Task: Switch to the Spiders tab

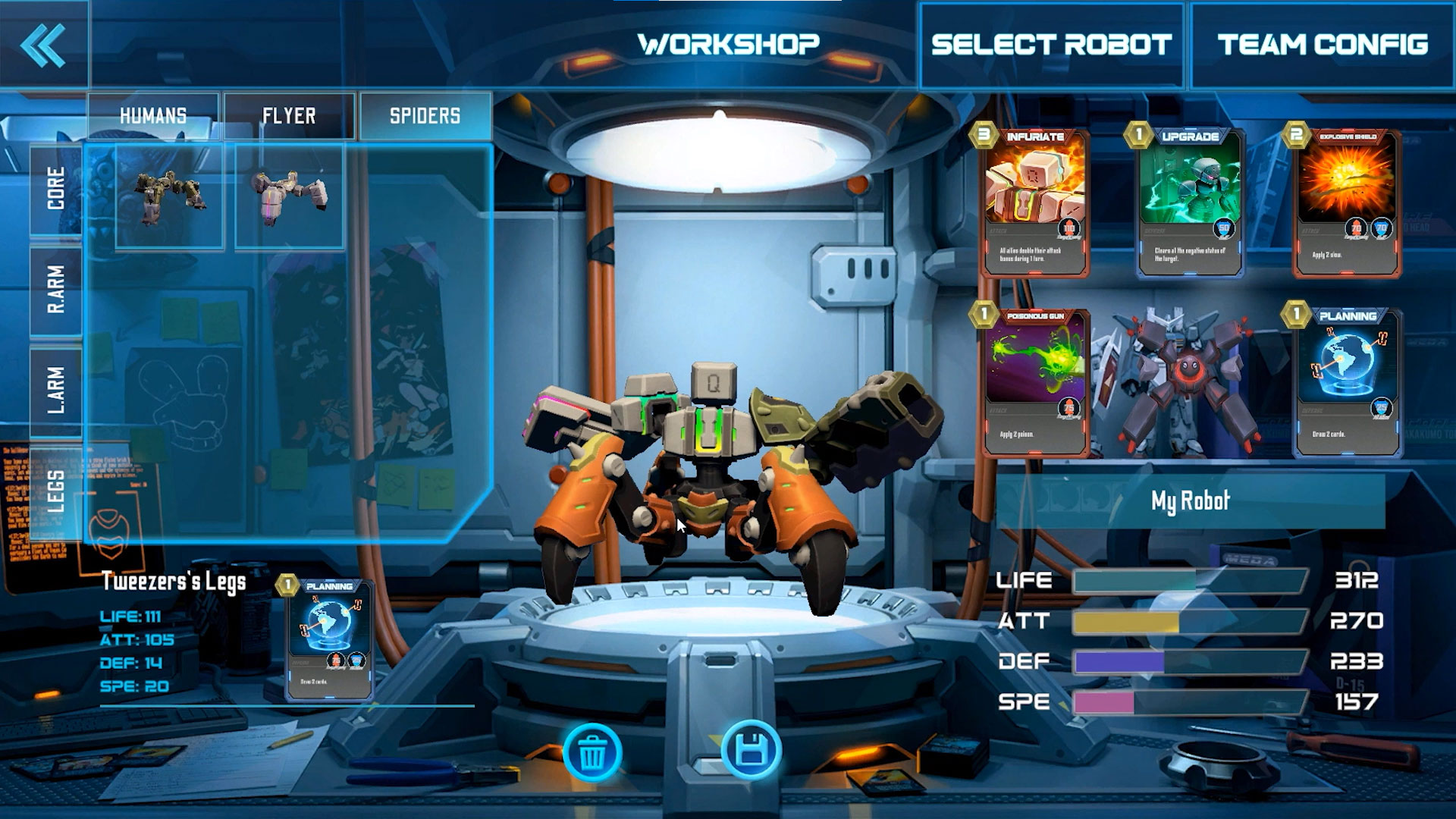Action: coord(425,116)
